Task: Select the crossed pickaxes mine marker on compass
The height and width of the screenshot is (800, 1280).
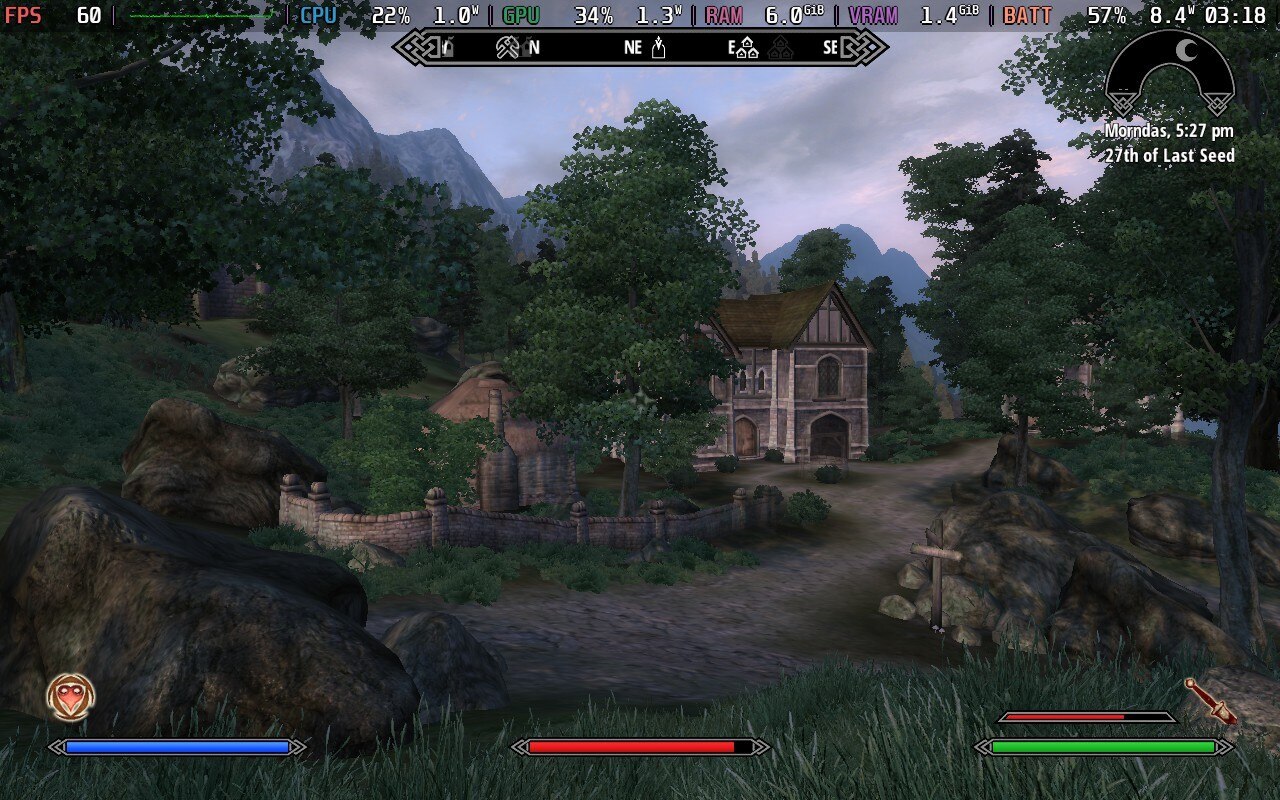Action: [x=506, y=47]
